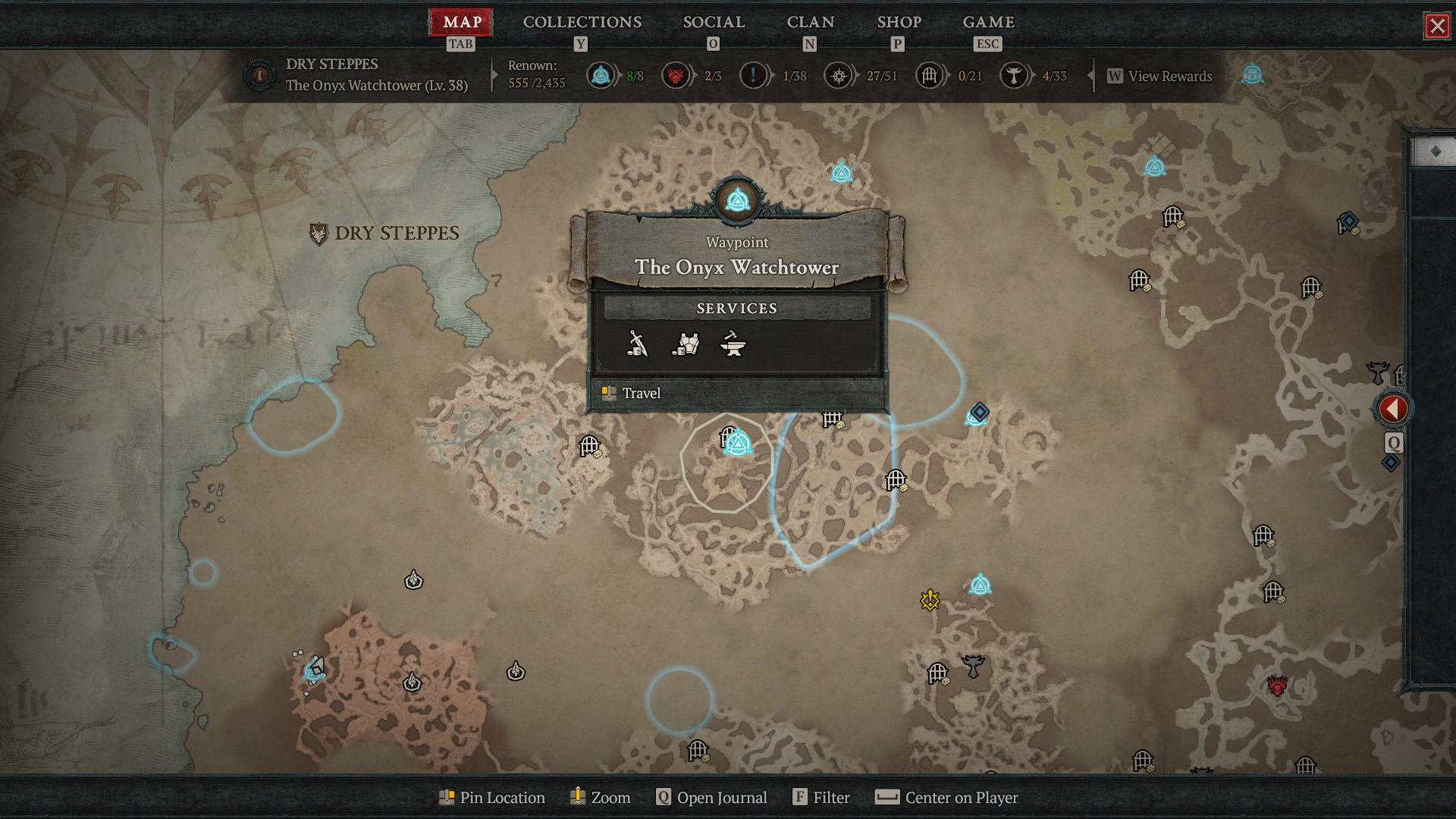This screenshot has width=1456, height=819.
Task: Click the side quests 1/38 exclamation icon
Action: (754, 76)
